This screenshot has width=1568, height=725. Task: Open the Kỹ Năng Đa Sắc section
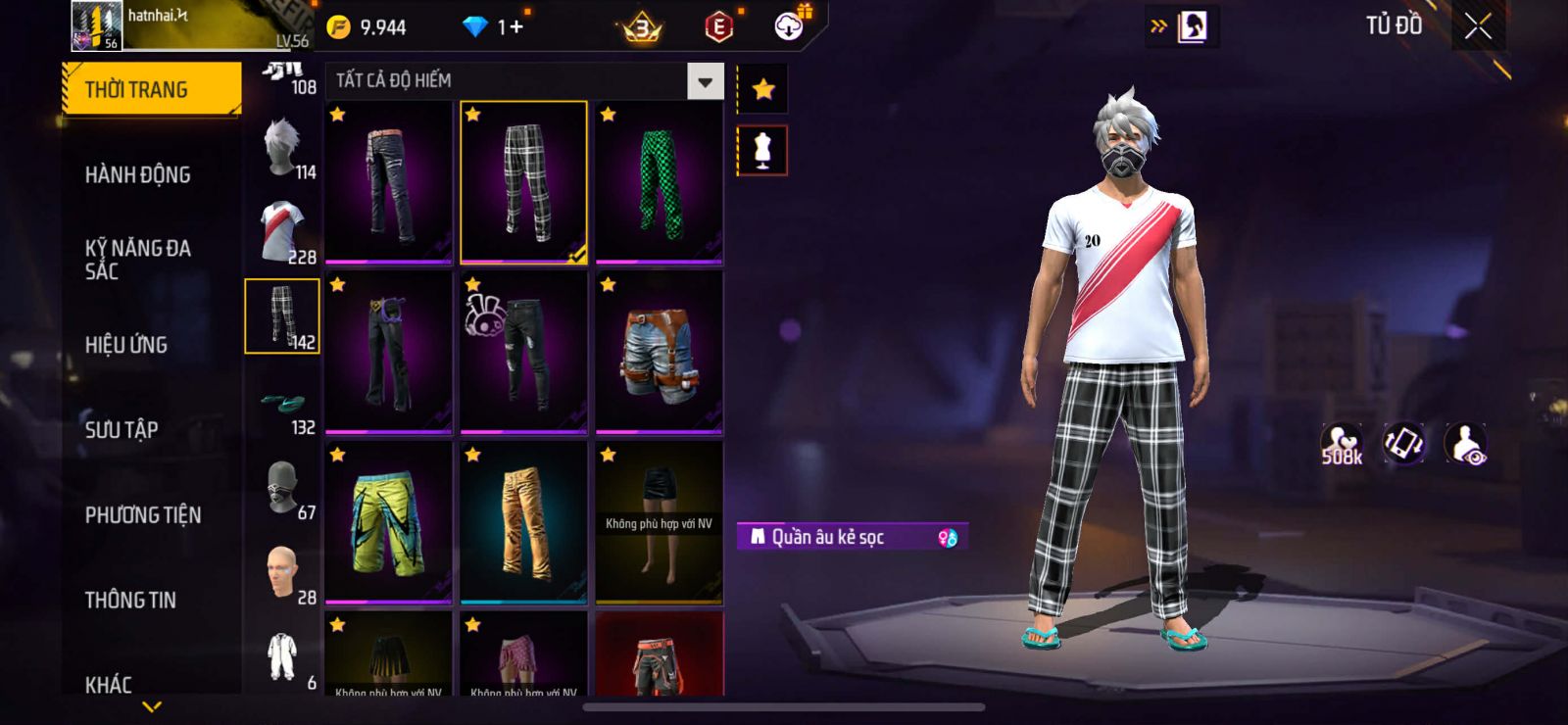point(138,260)
